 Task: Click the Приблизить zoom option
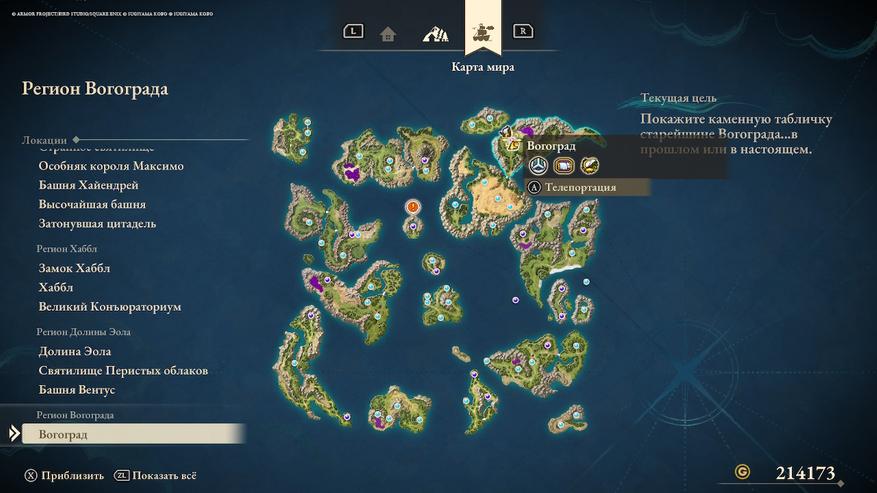pyautogui.click(x=64, y=476)
